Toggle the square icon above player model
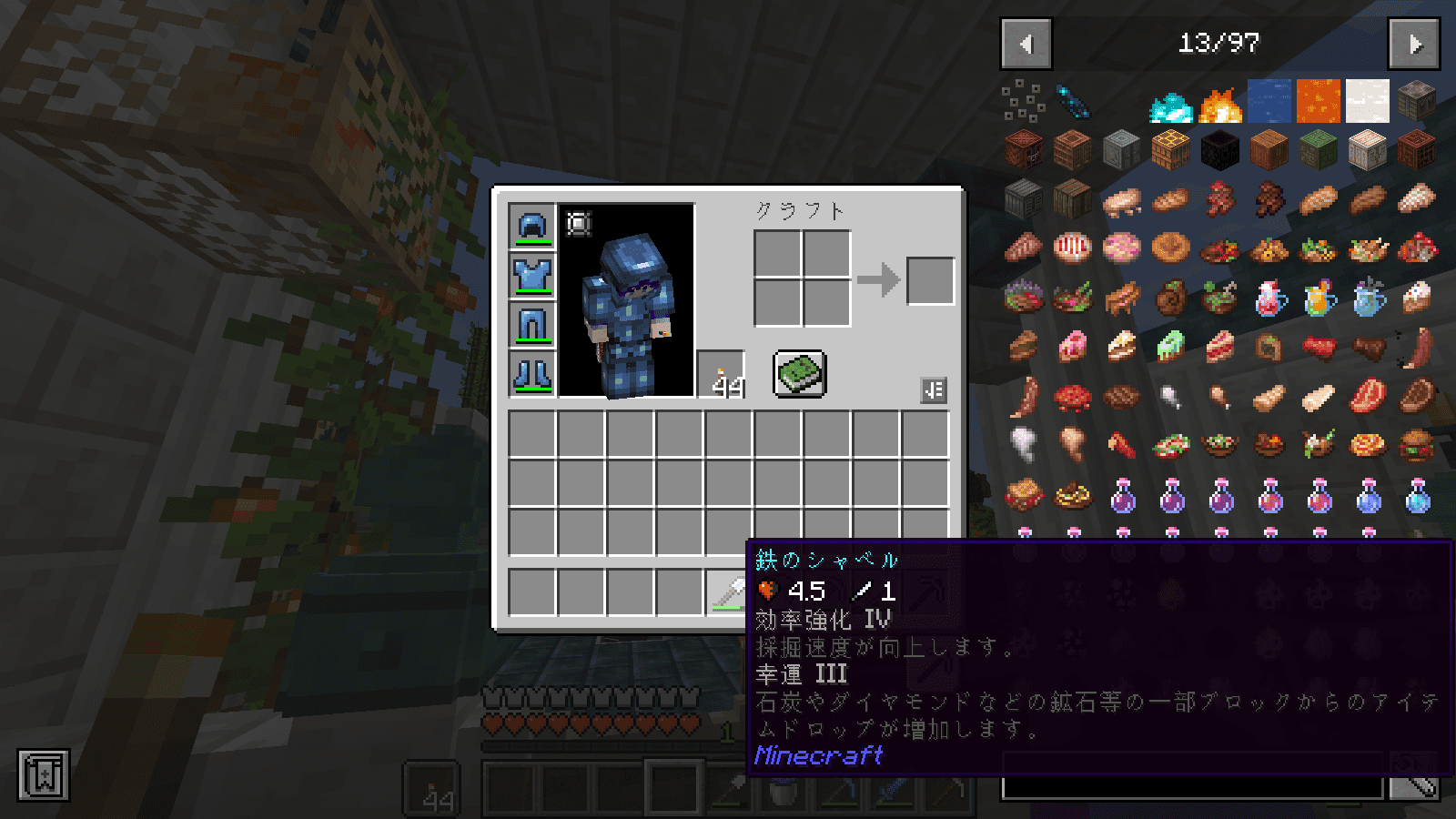 pos(579,224)
